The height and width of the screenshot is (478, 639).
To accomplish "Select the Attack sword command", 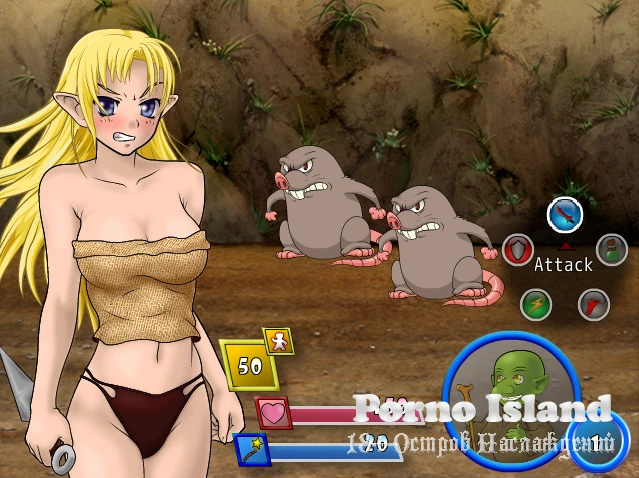I will pos(564,215).
